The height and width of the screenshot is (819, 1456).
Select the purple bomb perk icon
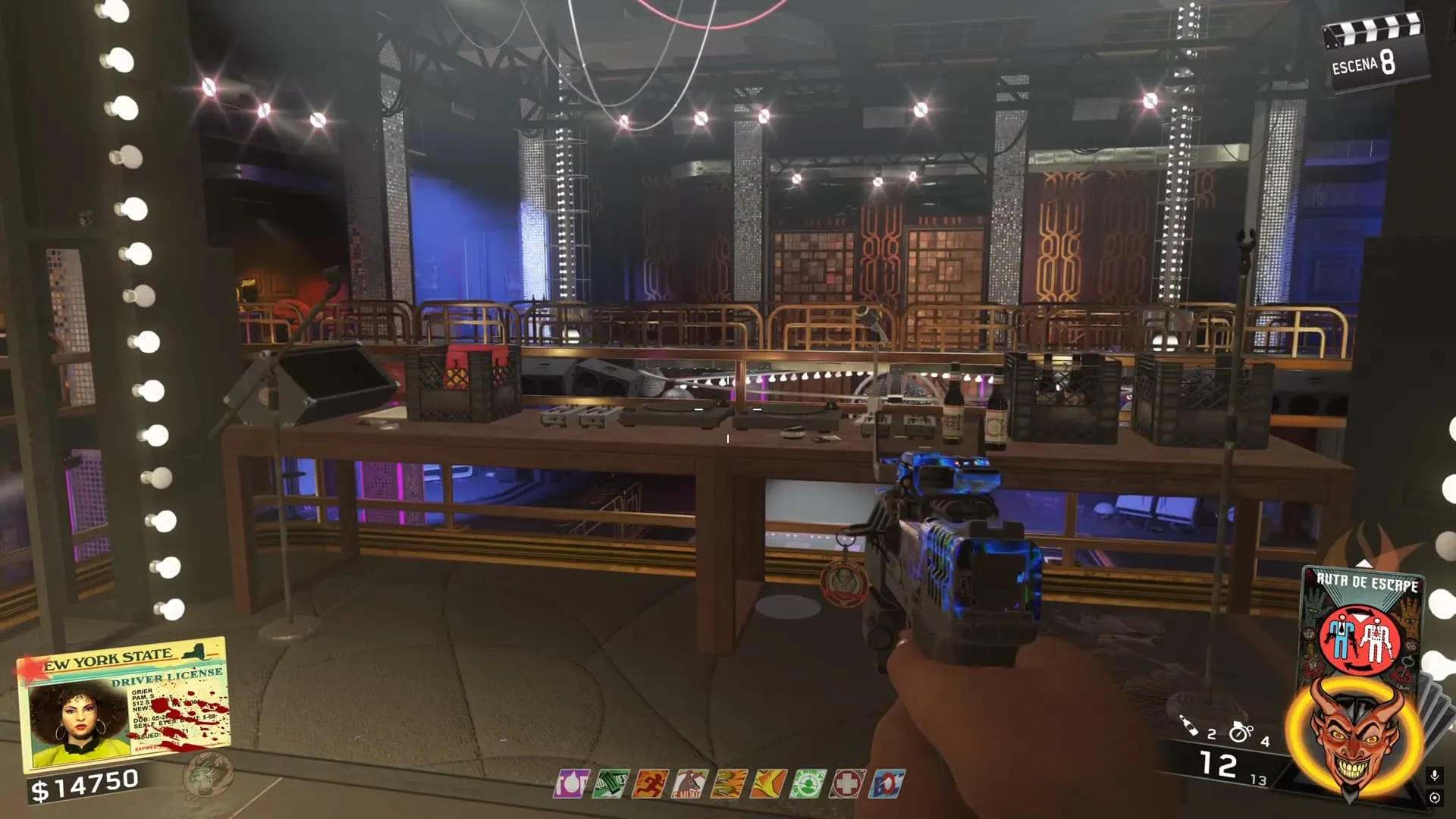click(x=571, y=783)
